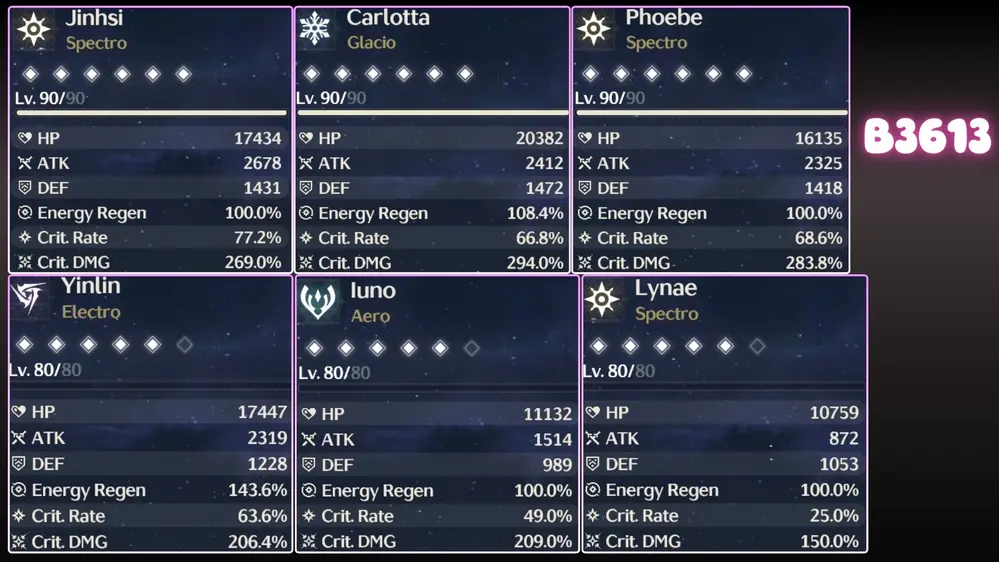Open Phoebe's stat panel
The image size is (999, 562).
710,140
